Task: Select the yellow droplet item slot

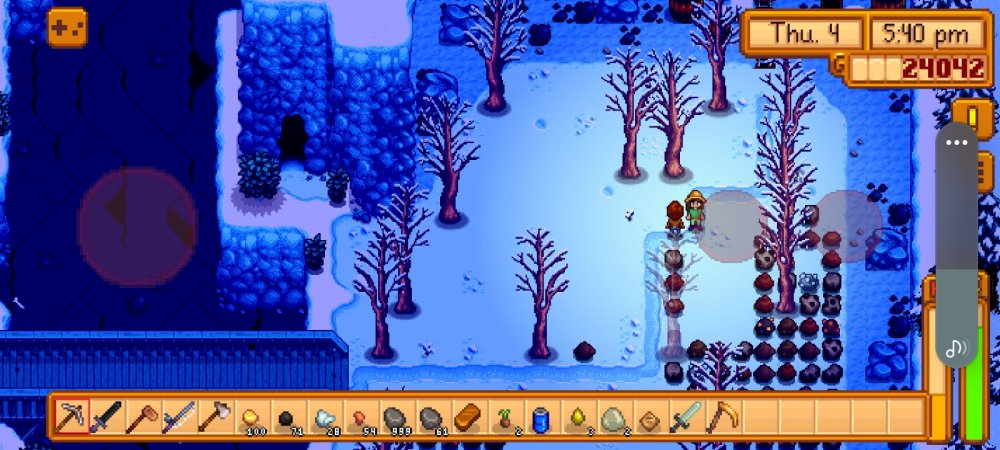Action: 577,416
